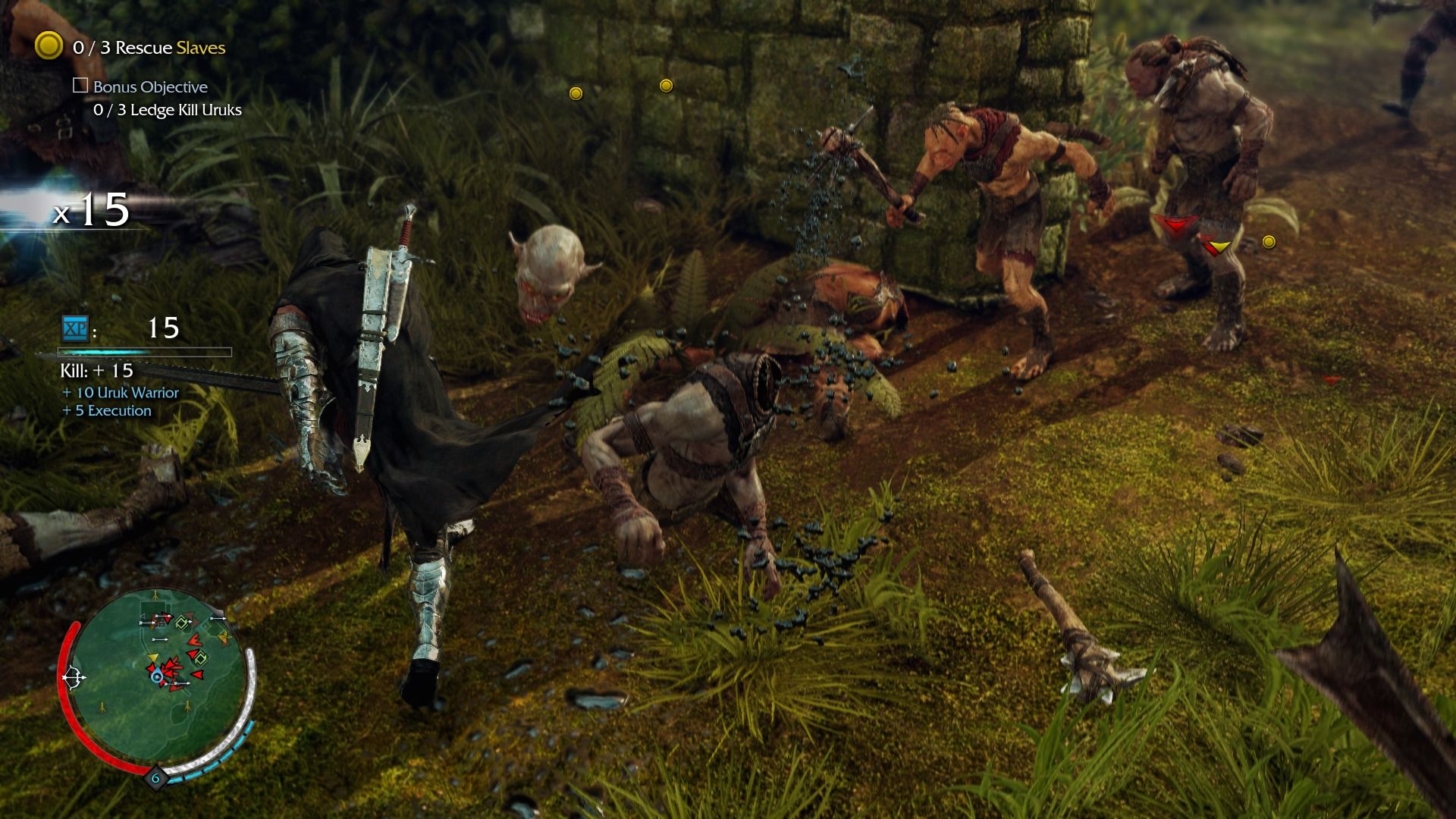Viewport: 1456px width, 819px height.
Task: Select the gold objective coin icon
Action: (49, 46)
